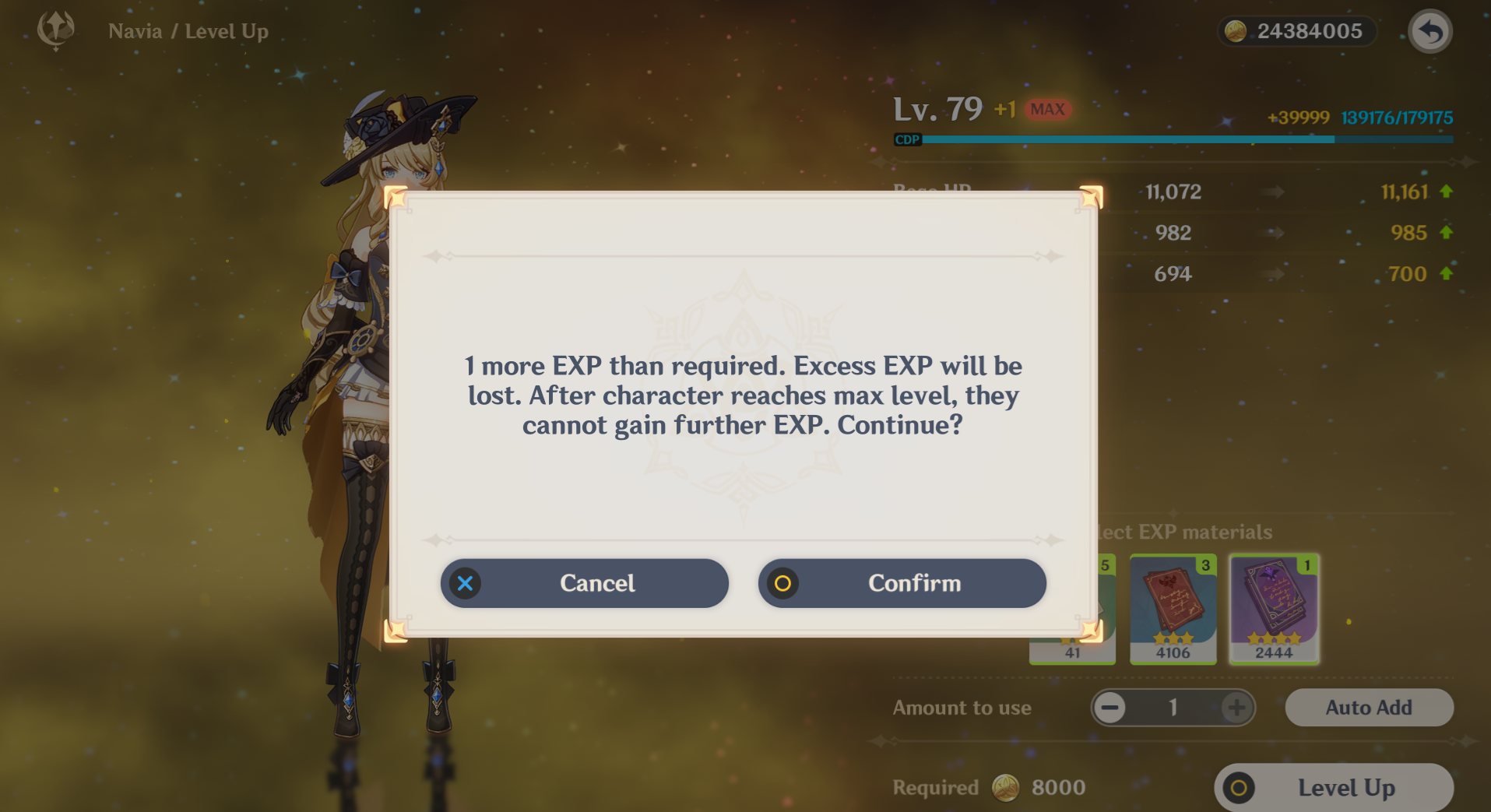Click the Mora coin icon next to Required 8000

(x=1004, y=788)
